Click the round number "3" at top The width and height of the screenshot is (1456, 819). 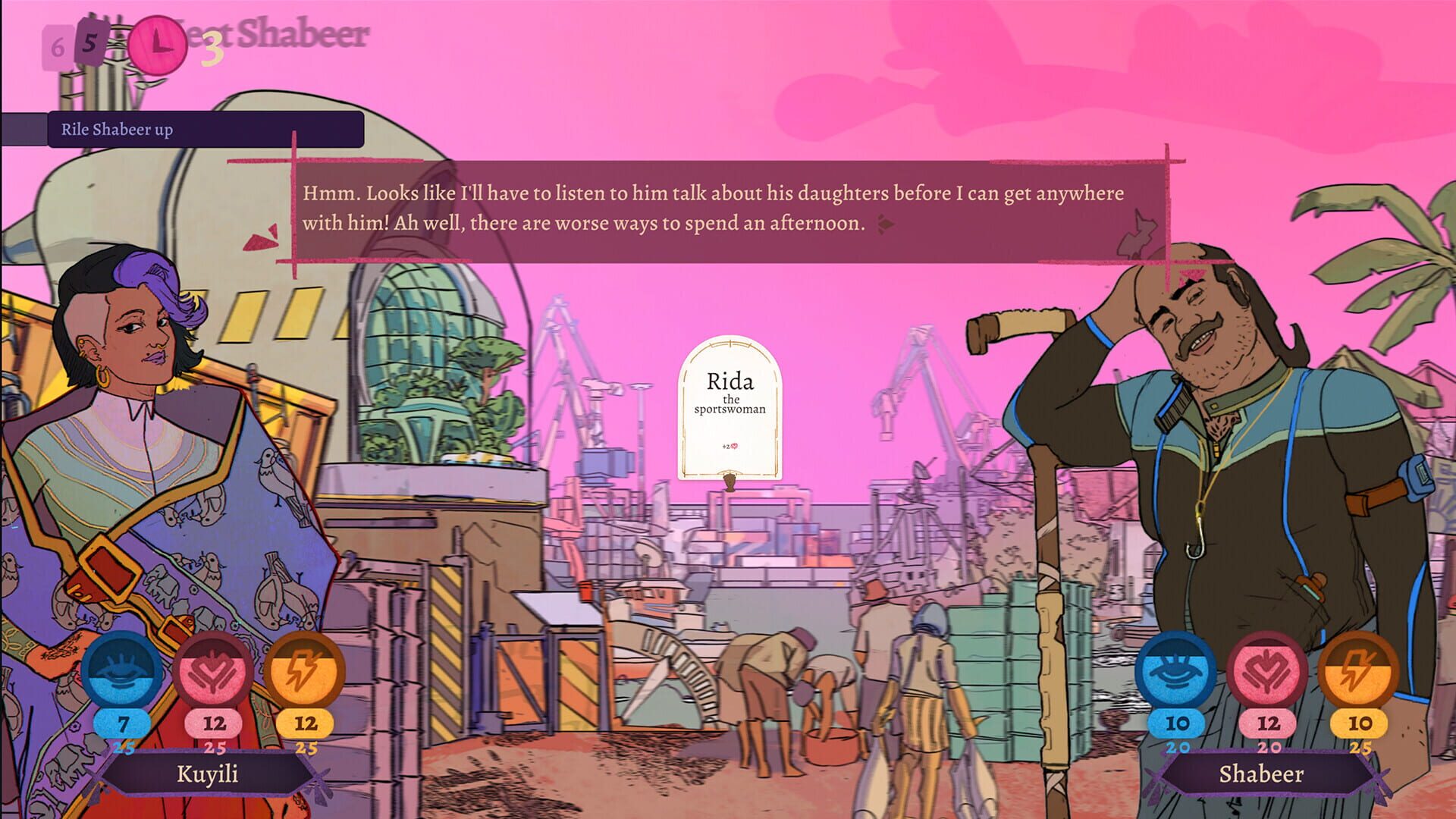coord(213,45)
